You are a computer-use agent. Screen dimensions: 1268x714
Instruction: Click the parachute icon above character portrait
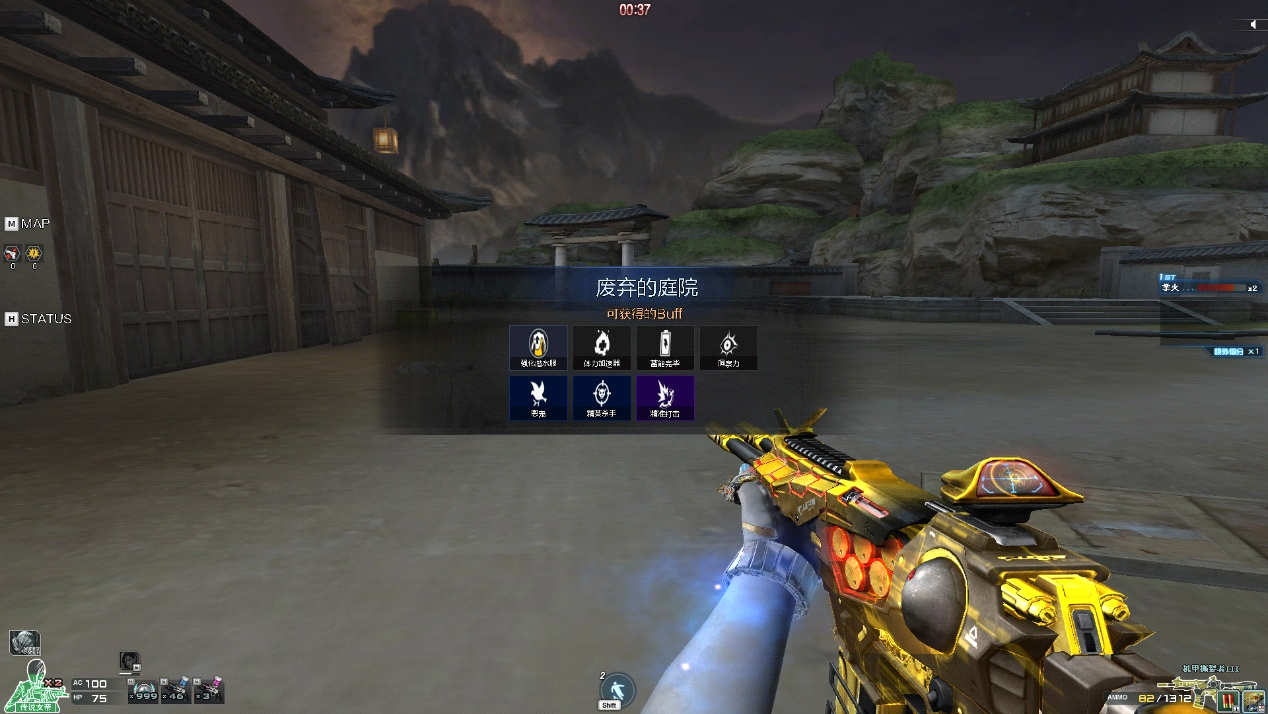pyautogui.click(x=24, y=642)
